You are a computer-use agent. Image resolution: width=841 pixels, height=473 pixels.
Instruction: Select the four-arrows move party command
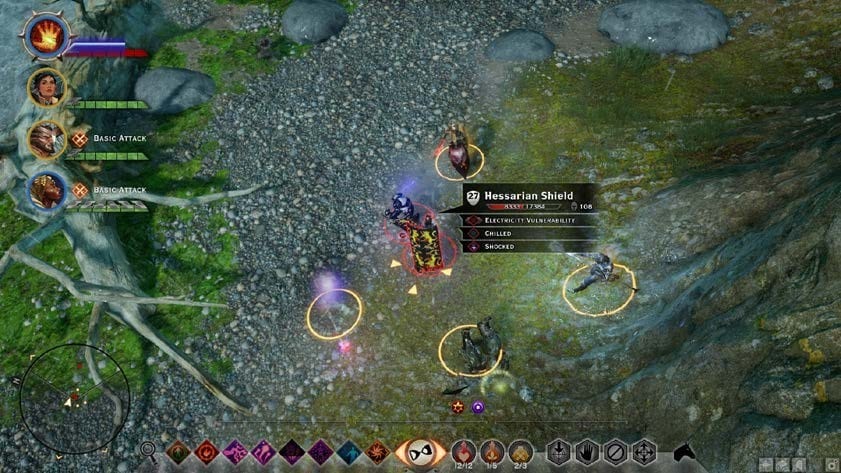tap(644, 452)
